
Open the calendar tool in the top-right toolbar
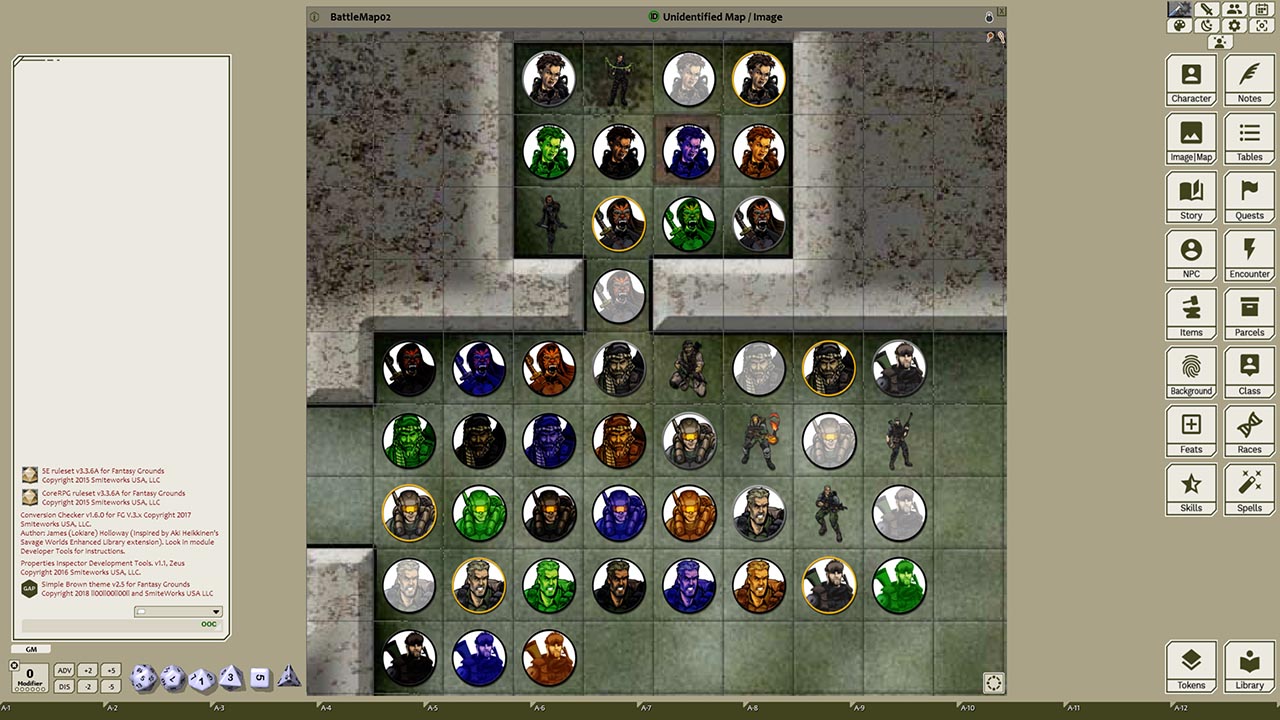[1263, 9]
